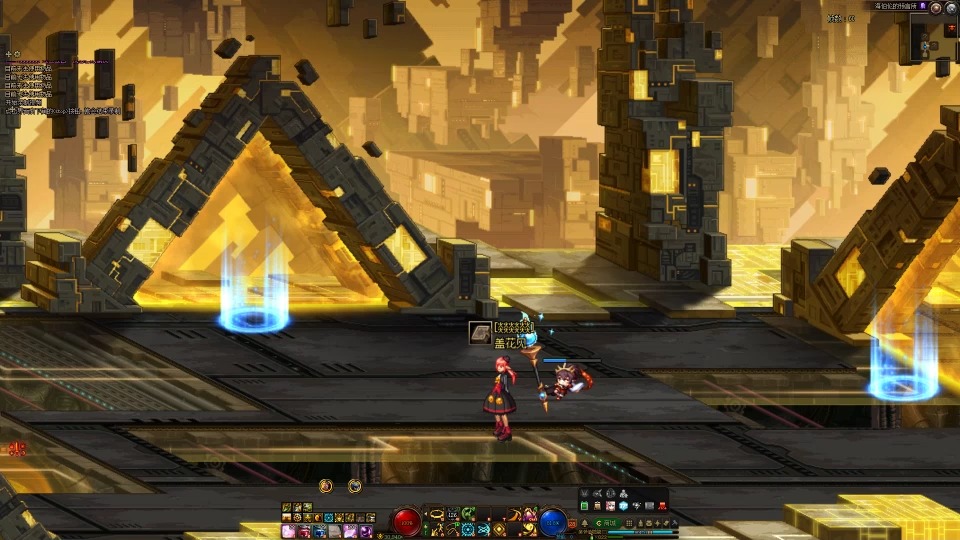Use the green swirl skill
960x540 pixels.
pyautogui.click(x=467, y=513)
